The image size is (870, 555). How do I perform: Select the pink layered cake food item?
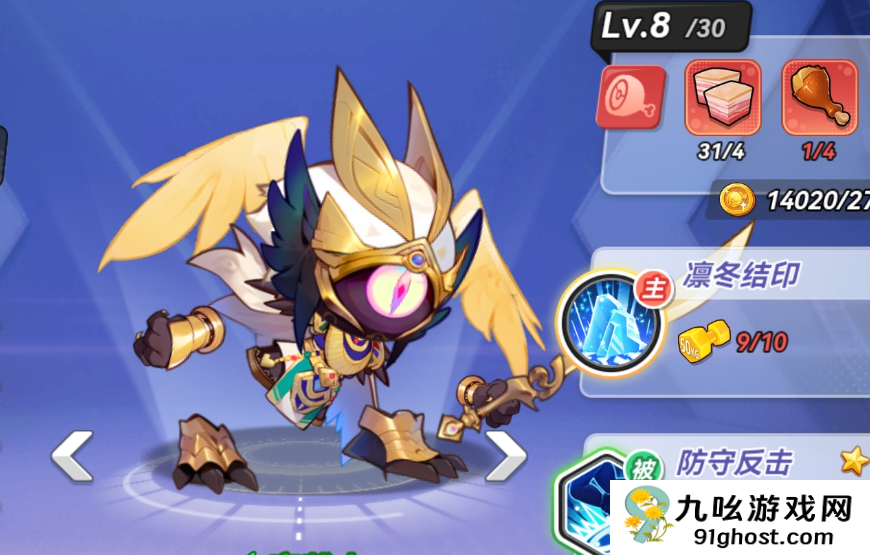[x=722, y=98]
